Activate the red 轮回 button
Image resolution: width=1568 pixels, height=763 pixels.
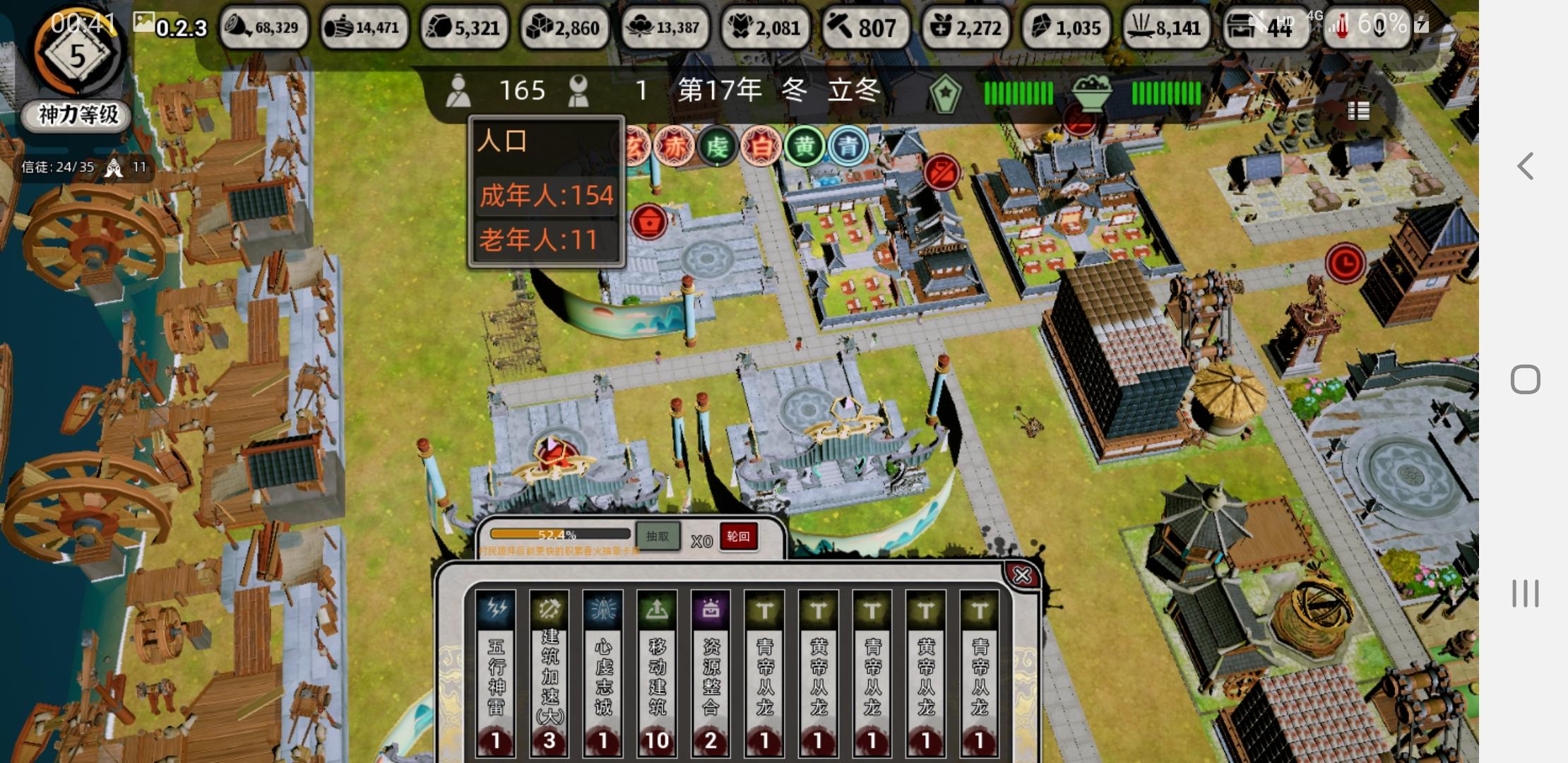[738, 536]
